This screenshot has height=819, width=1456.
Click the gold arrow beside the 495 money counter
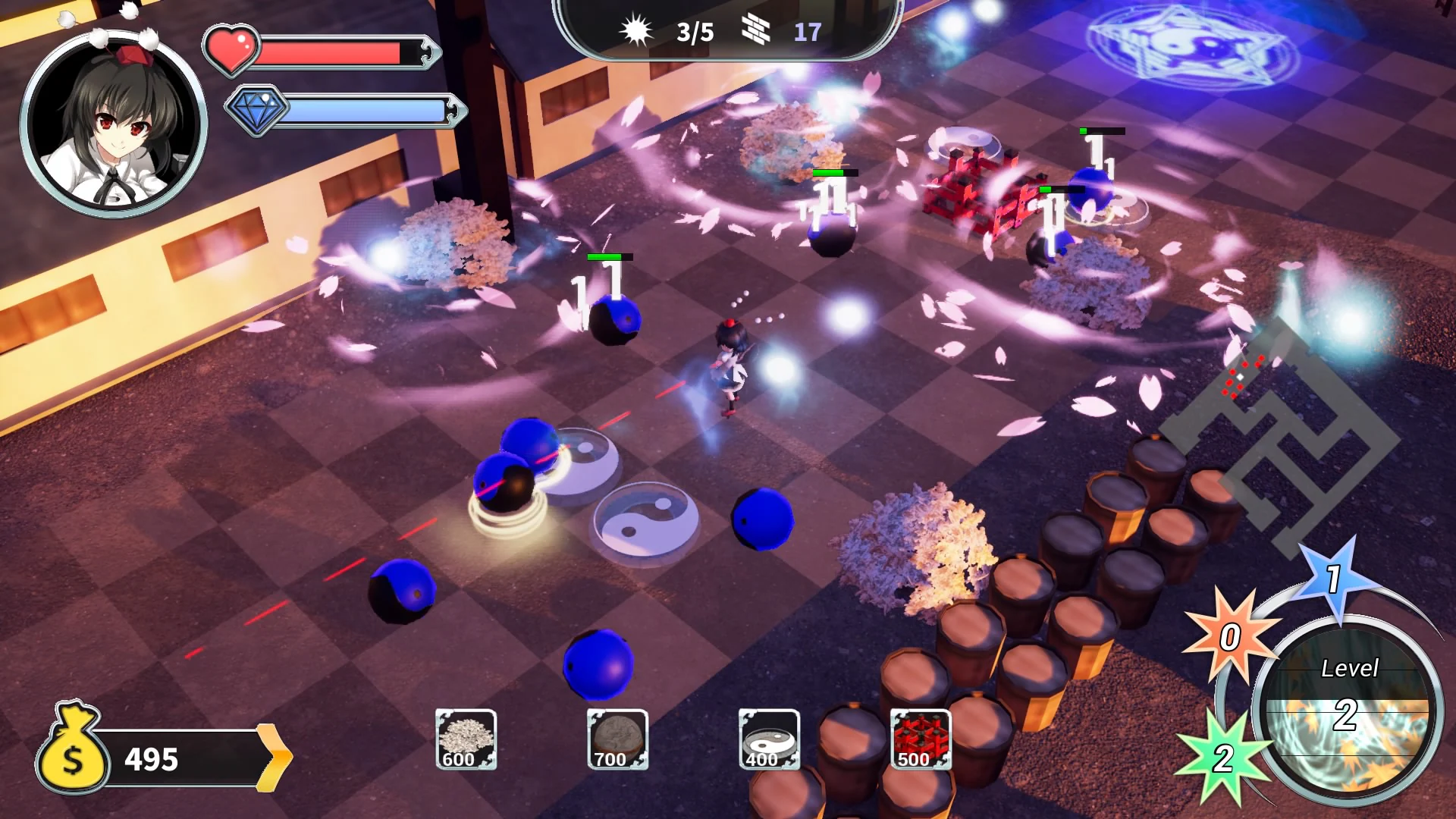(x=275, y=756)
